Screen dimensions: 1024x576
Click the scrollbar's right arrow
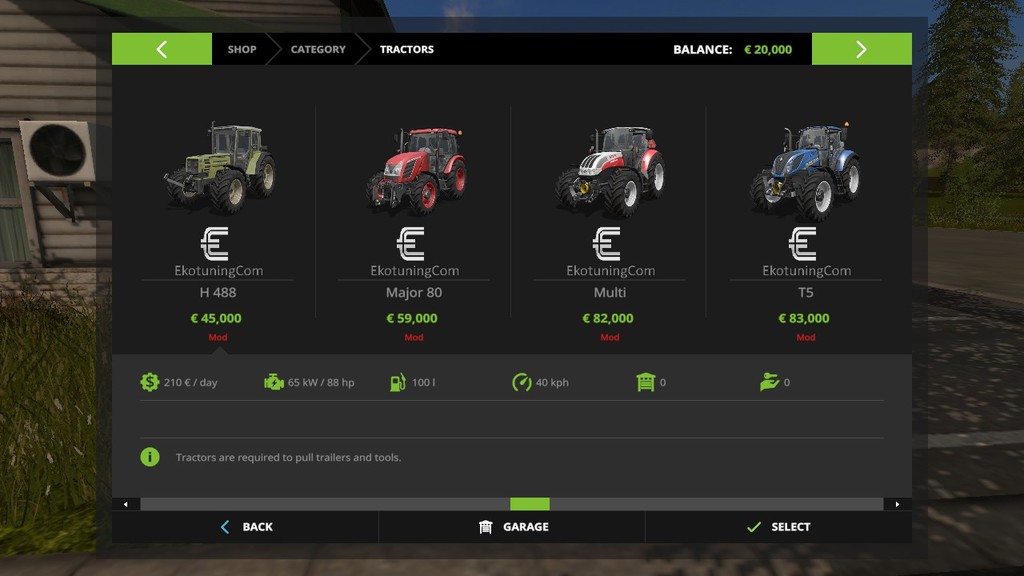tap(897, 504)
